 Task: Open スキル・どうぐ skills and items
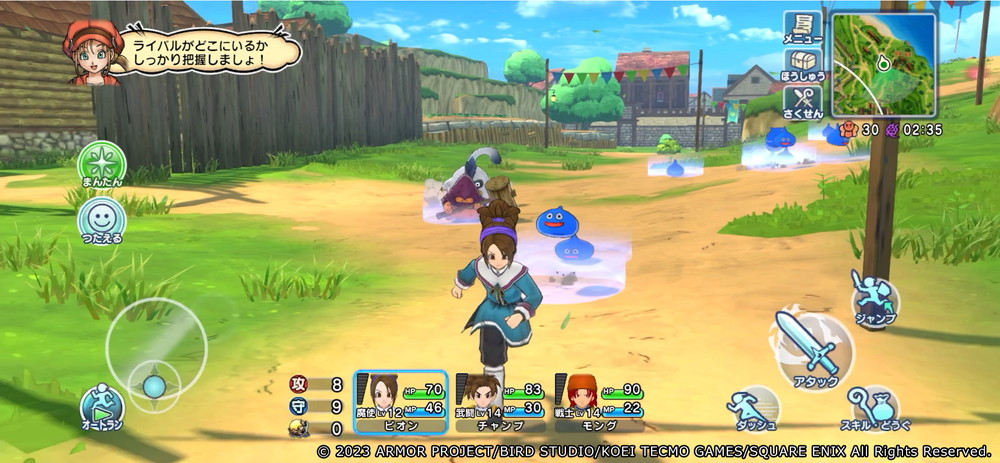tap(875, 408)
